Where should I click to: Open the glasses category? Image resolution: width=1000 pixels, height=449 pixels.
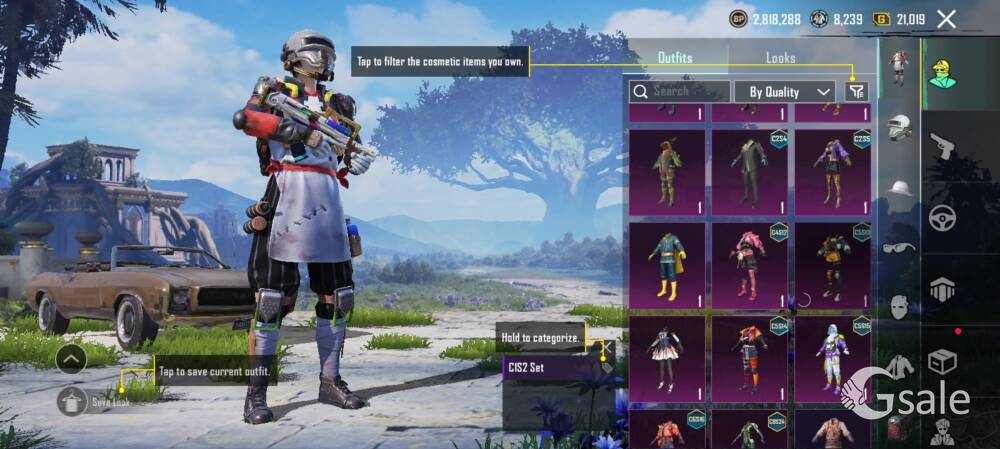tap(900, 247)
